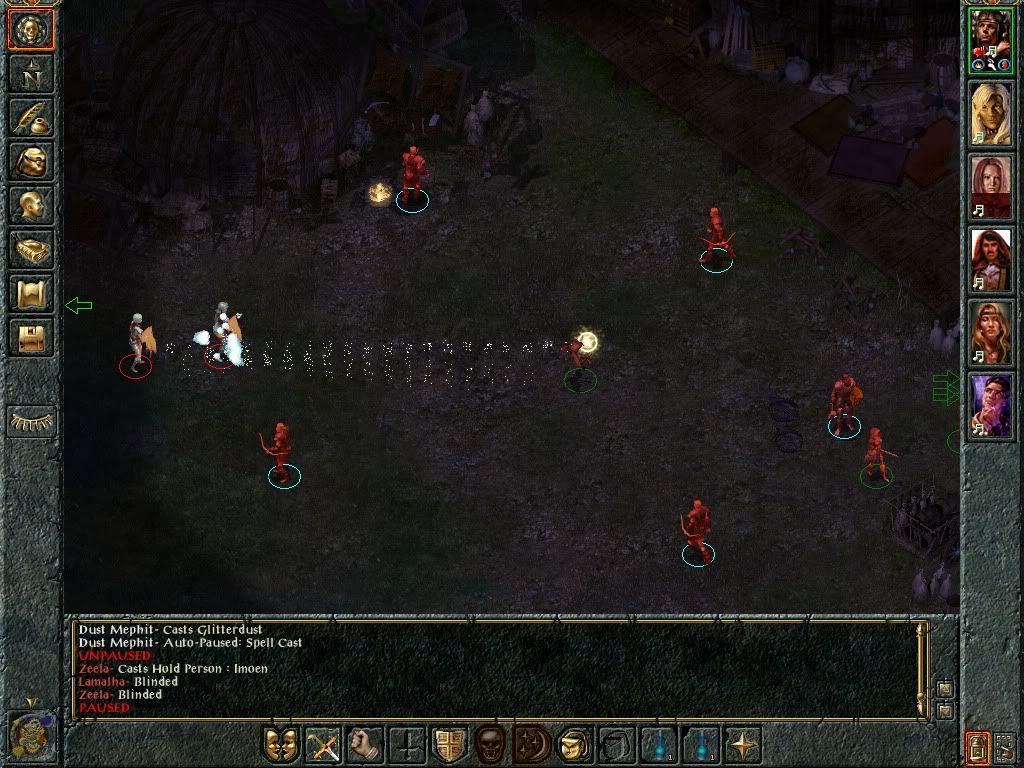The image size is (1024, 768).
Task: Select the top party portrait with green border
Action: (x=990, y=40)
